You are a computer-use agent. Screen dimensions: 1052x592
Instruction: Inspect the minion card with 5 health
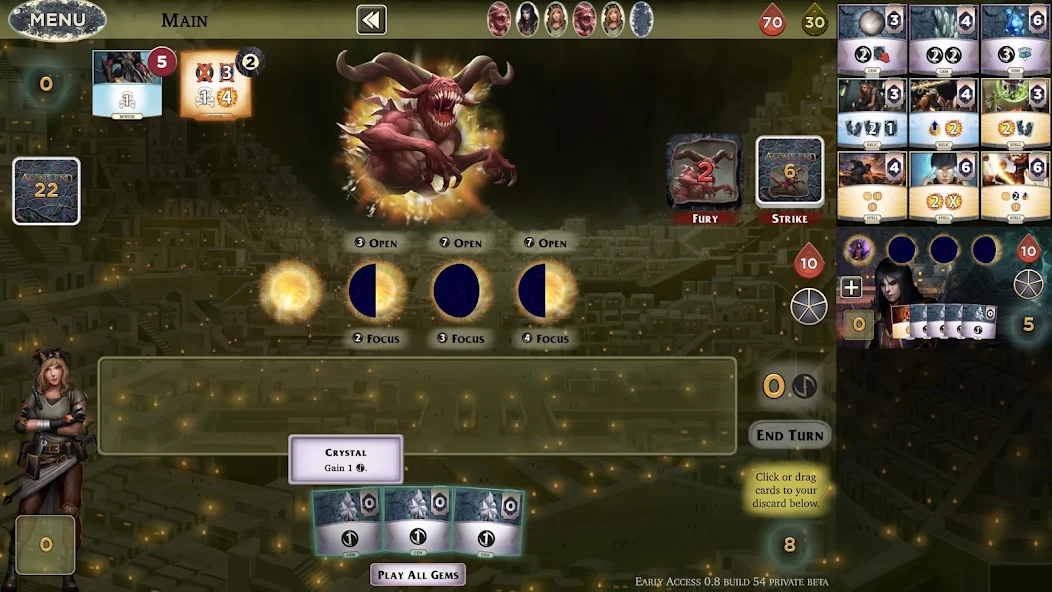[127, 84]
